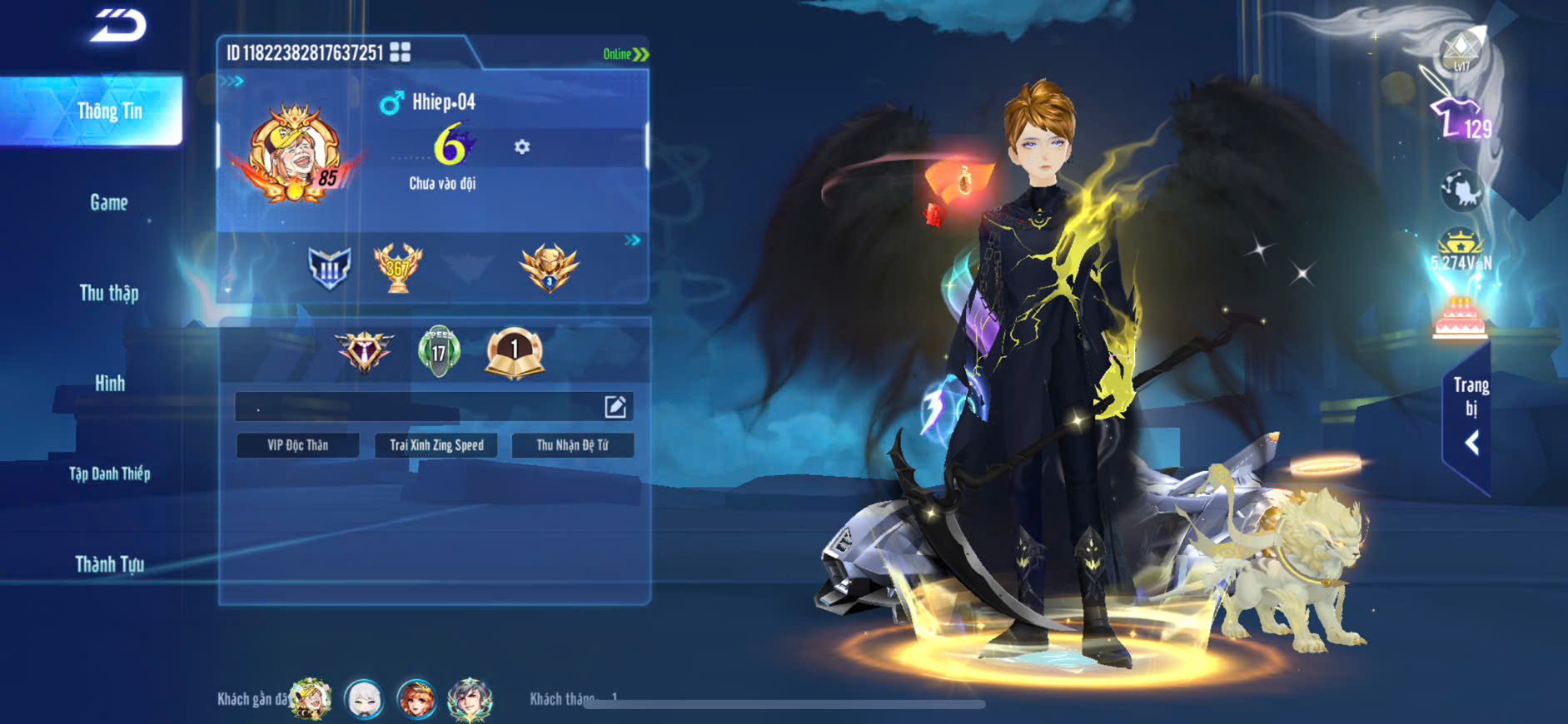Click the player avatar with level 85

(295, 154)
